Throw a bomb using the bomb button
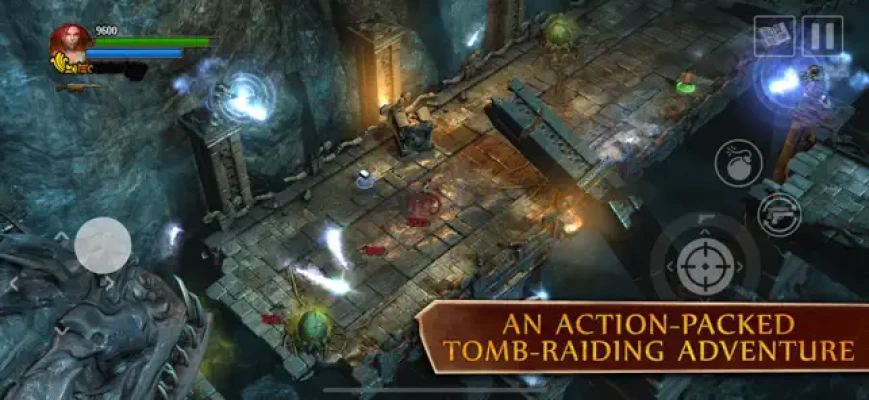 click(738, 162)
